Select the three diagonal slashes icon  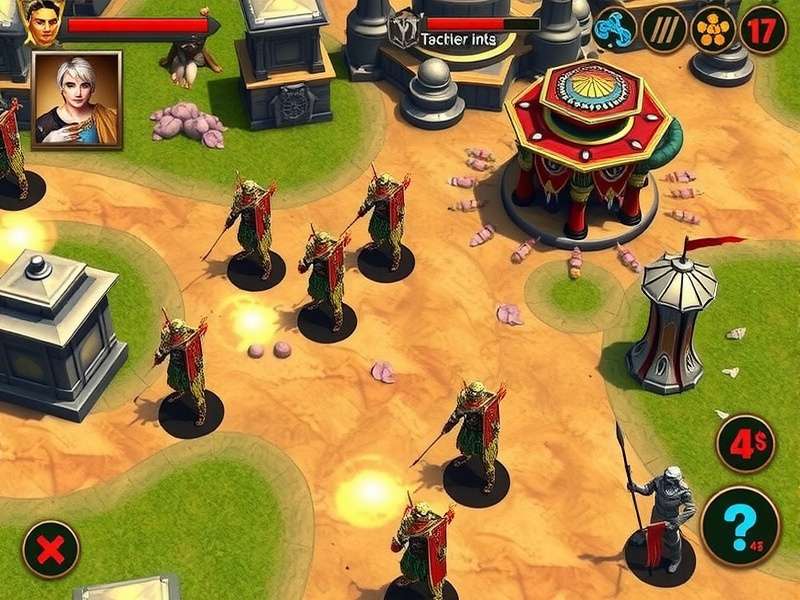click(664, 29)
